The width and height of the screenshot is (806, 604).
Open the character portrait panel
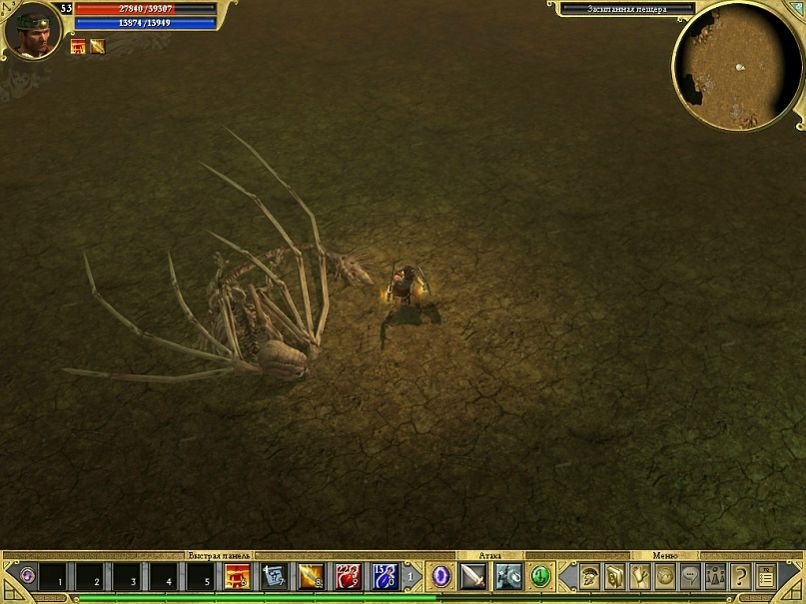[31, 30]
